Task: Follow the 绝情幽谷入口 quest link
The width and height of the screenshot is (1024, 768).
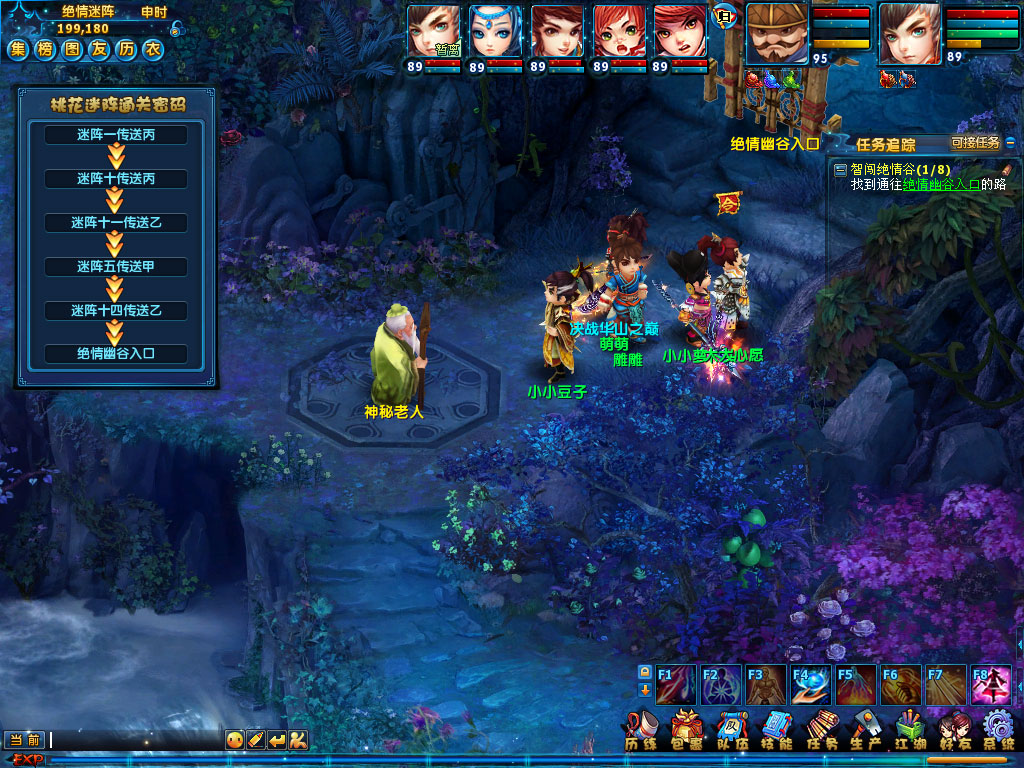Action: pyautogui.click(x=941, y=184)
